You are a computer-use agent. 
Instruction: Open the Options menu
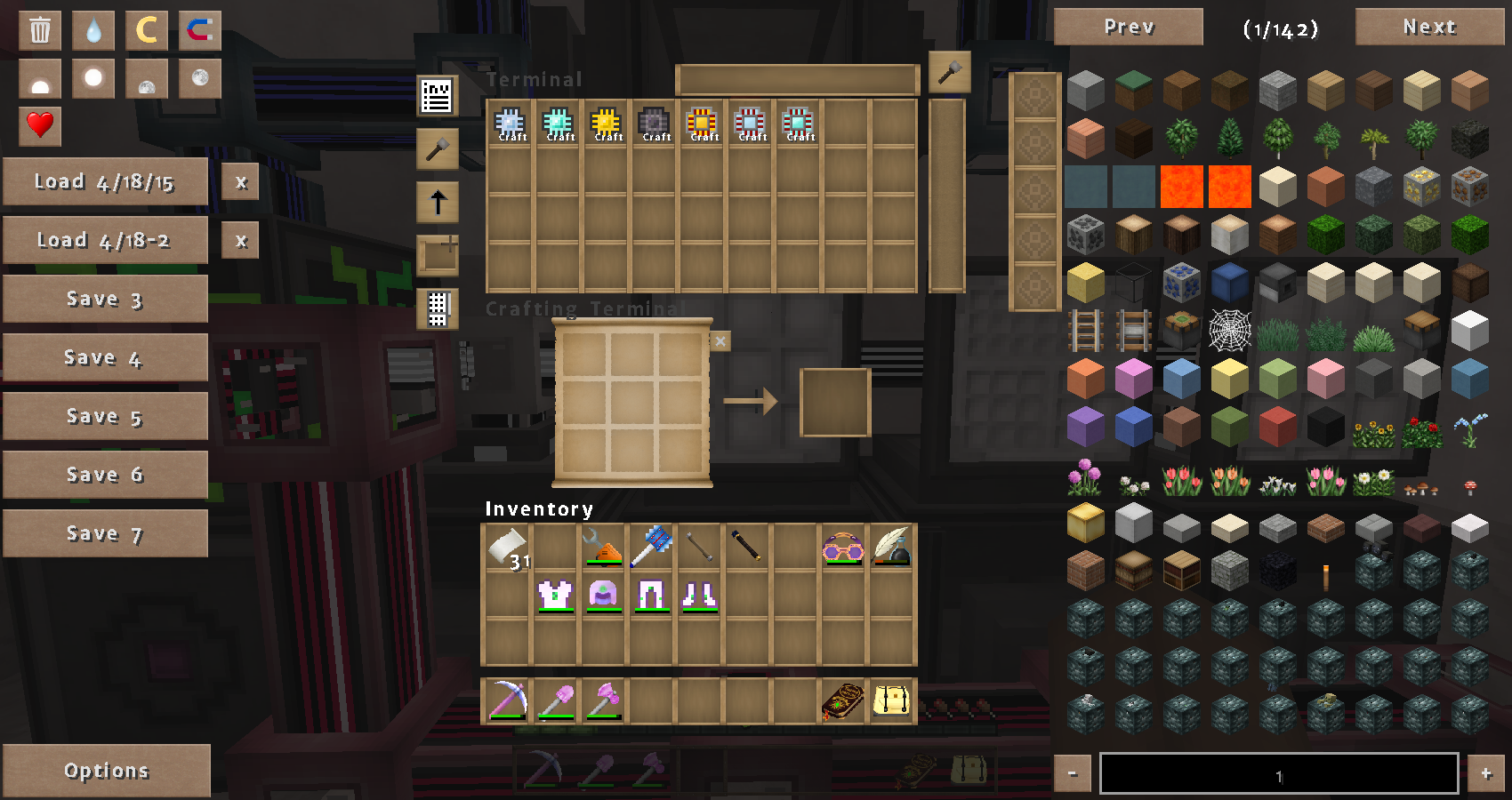pos(106,770)
